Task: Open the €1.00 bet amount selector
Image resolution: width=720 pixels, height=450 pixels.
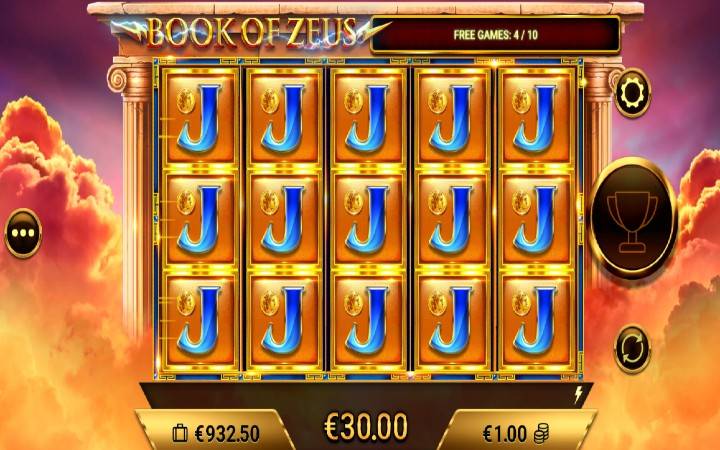Action: (x=515, y=431)
